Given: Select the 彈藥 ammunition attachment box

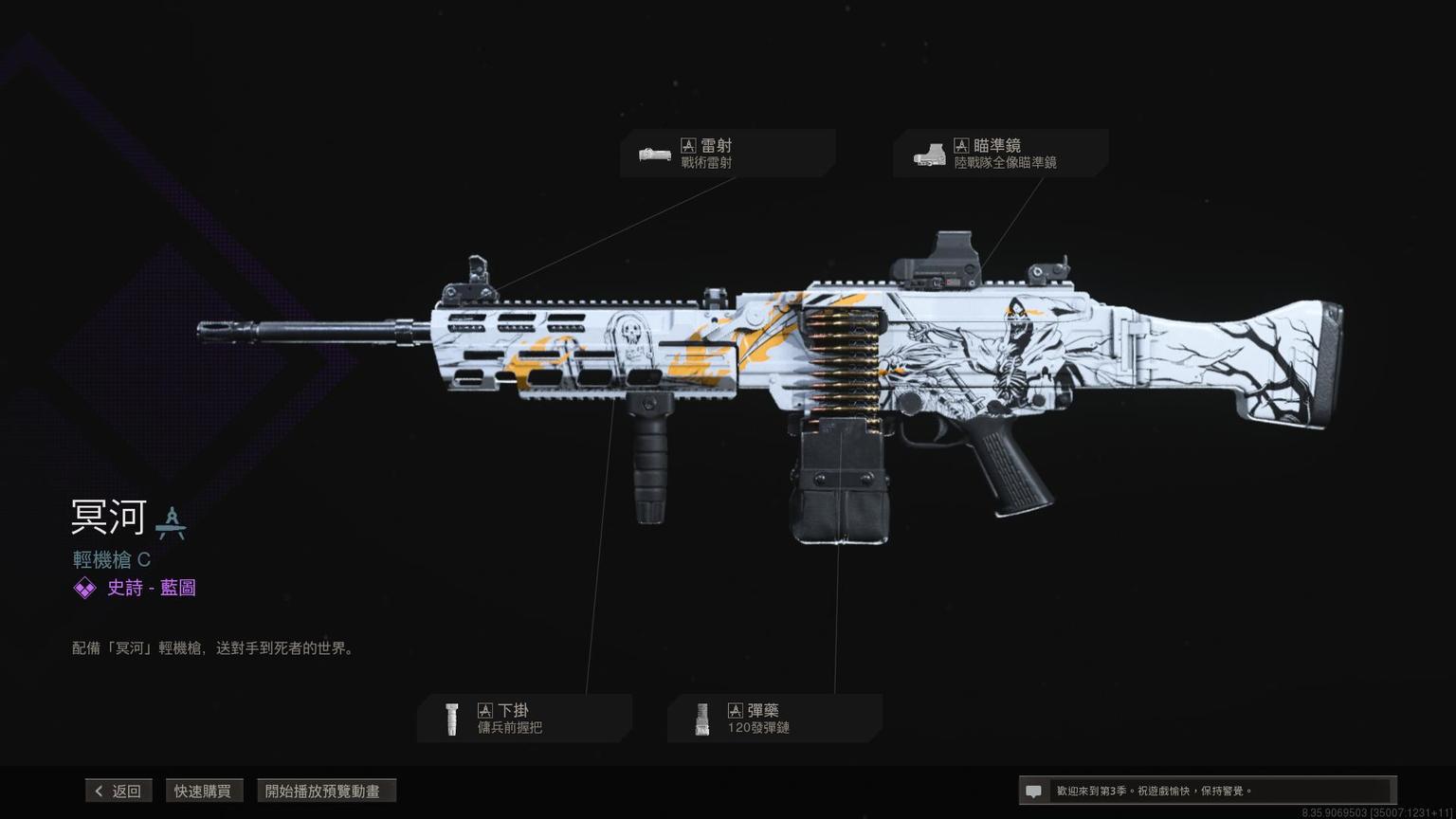Looking at the screenshot, I should (x=774, y=719).
